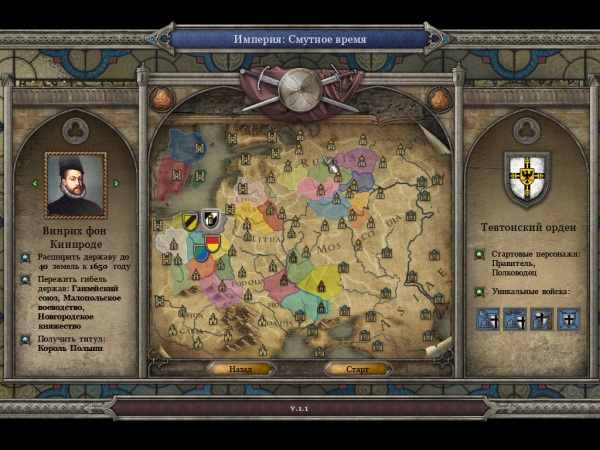Click the round emblem button left of the crest

tap(162, 98)
